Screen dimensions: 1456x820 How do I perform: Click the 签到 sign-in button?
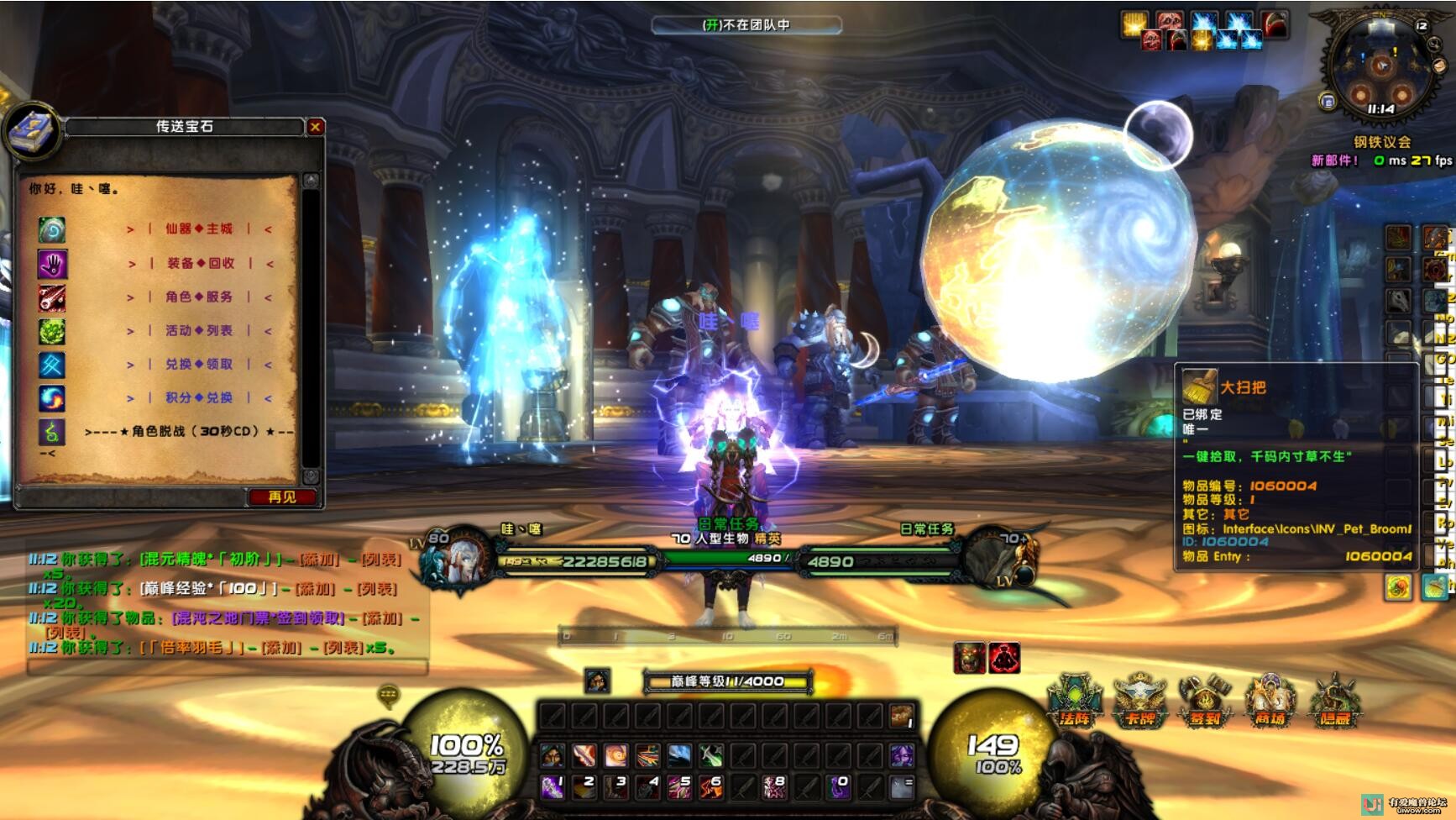coord(1205,701)
